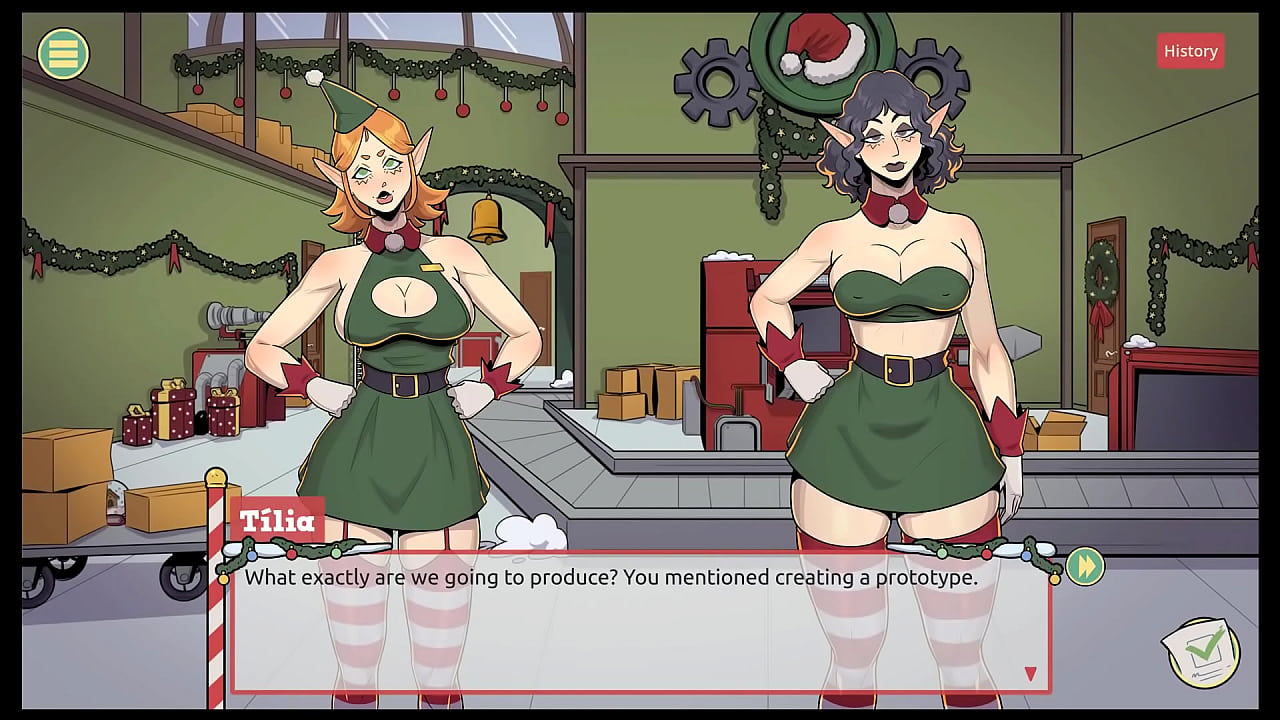Click the Tília name plate
This screenshot has width=1280, height=720.
pyautogui.click(x=277, y=521)
